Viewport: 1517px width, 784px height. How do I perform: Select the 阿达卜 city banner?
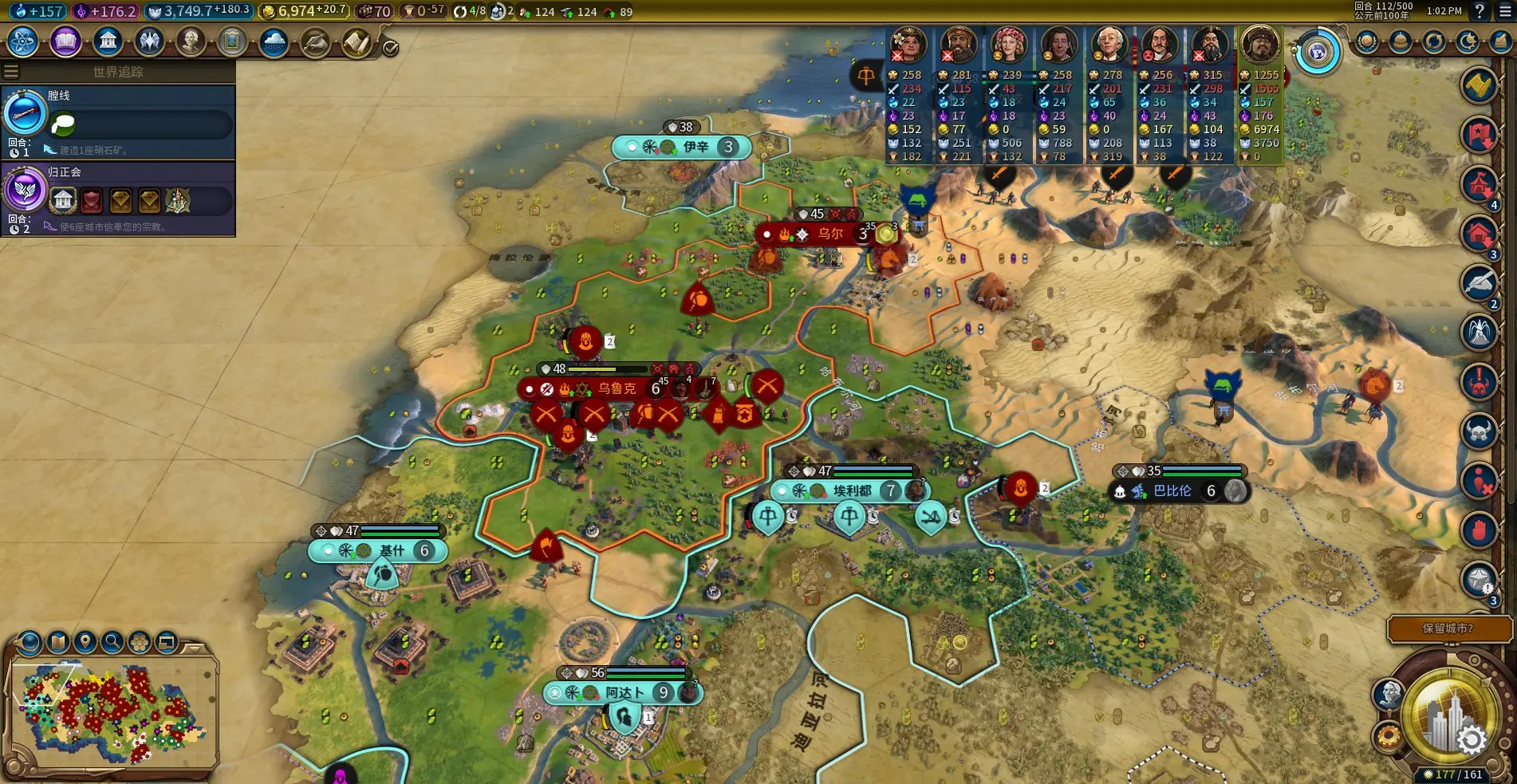624,692
